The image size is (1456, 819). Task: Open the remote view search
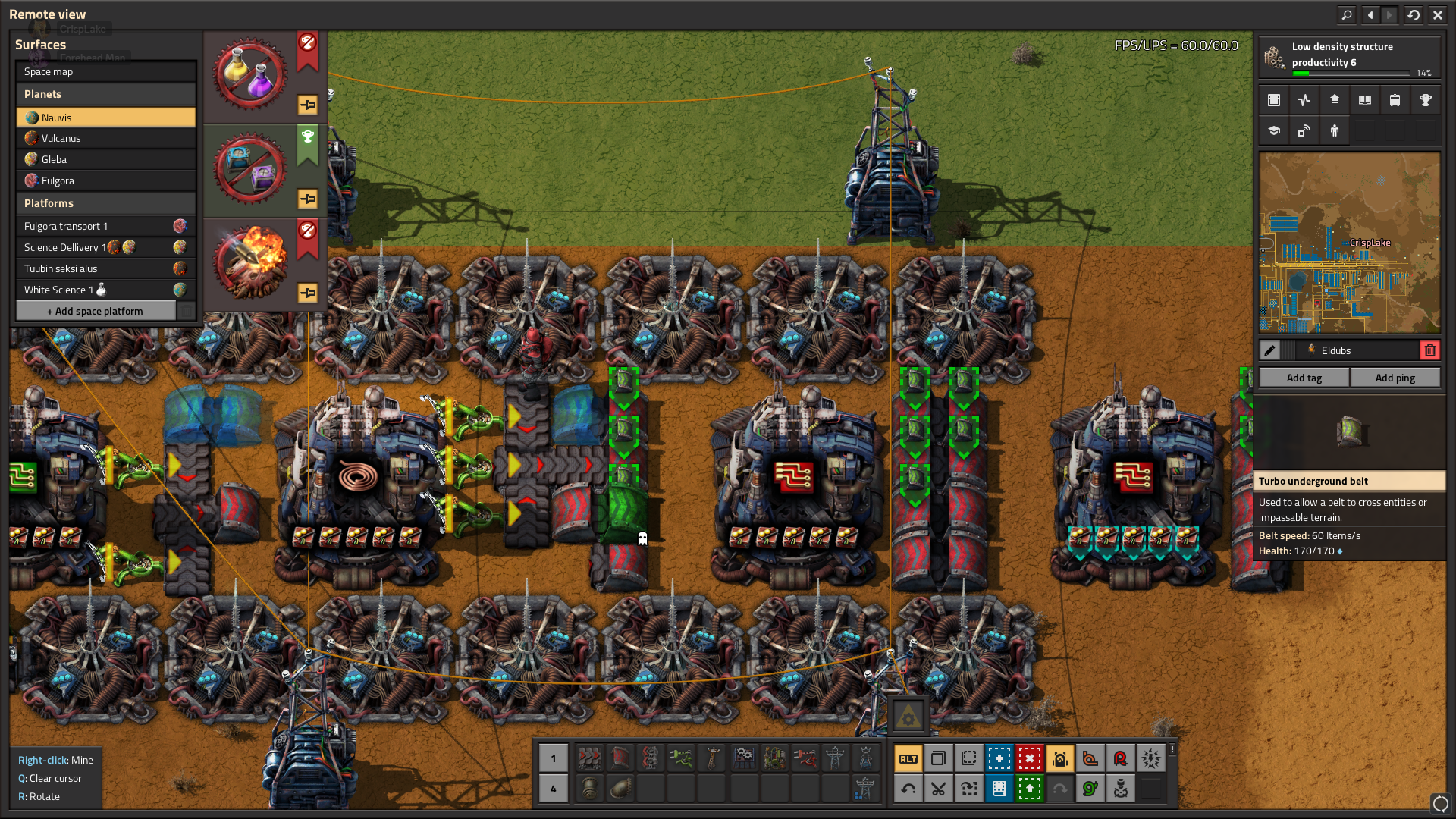click(x=1347, y=14)
